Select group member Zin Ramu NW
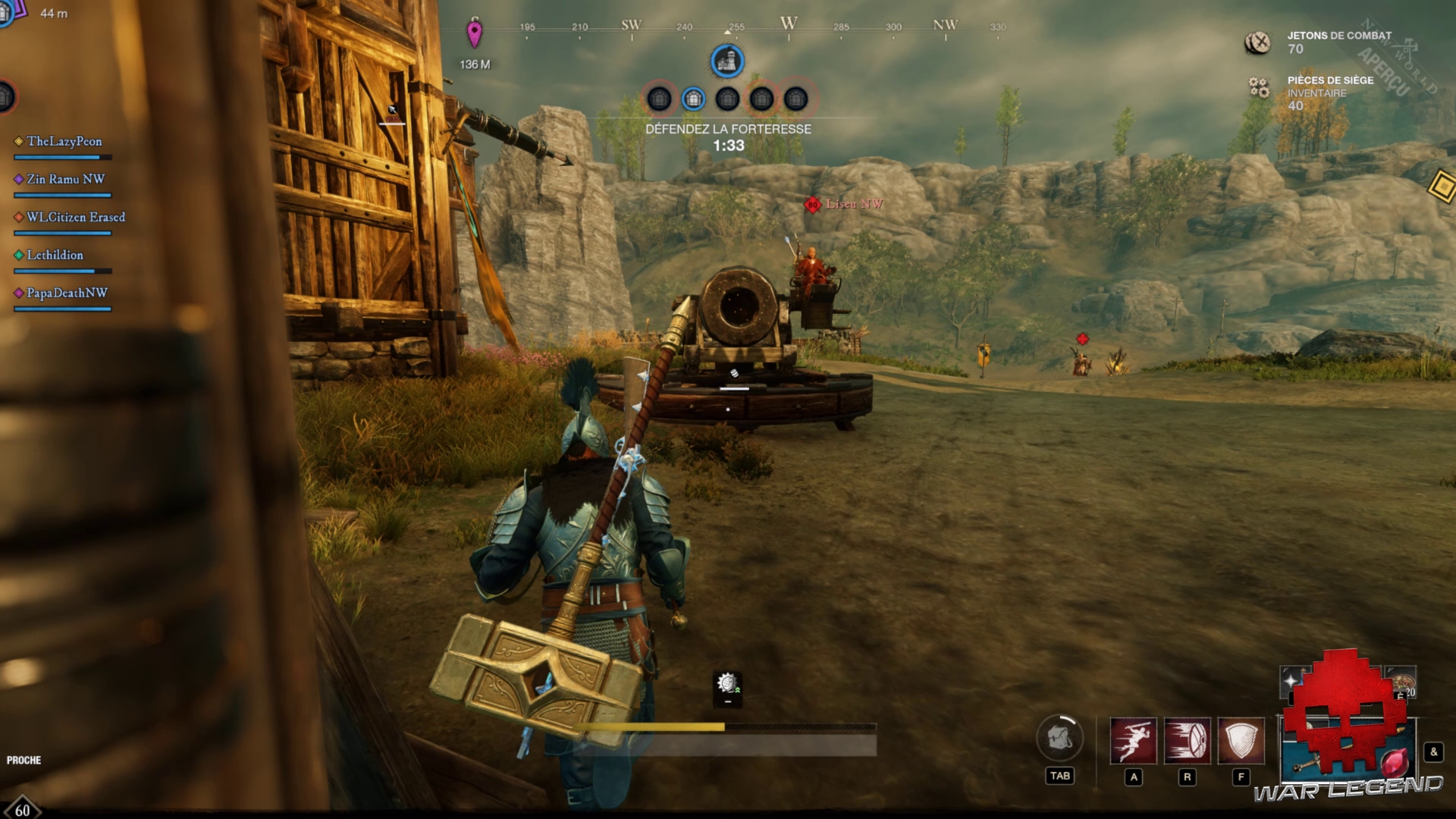Screen dimensions: 1456x819 65,180
